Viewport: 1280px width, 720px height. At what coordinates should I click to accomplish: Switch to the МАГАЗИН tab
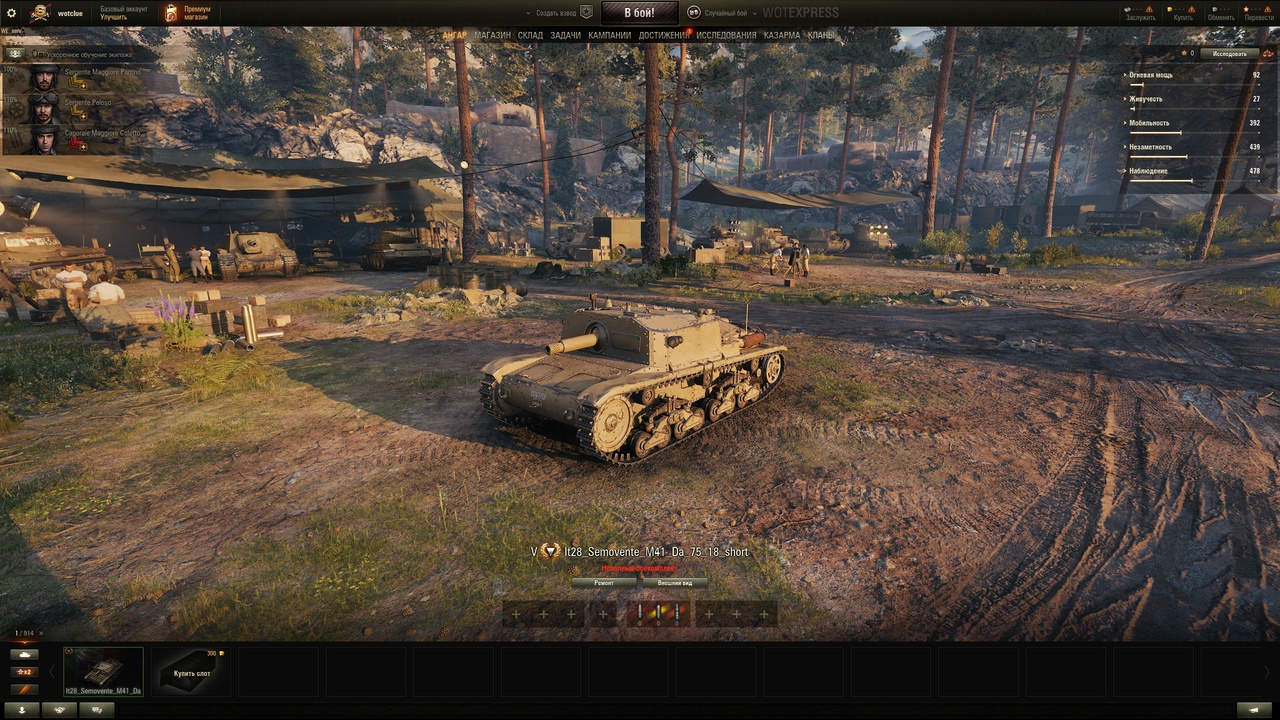(x=492, y=36)
